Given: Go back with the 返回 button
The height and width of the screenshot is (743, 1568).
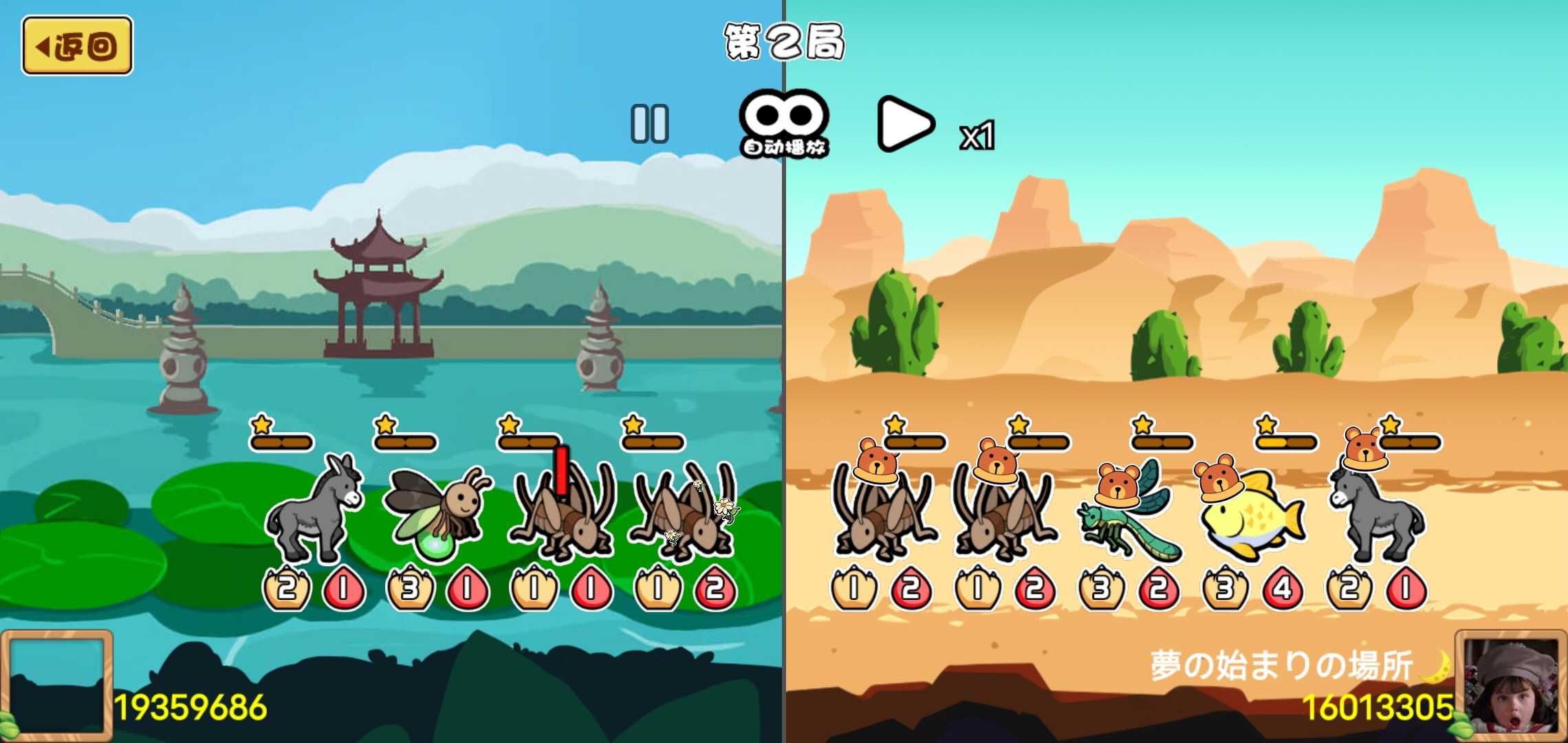Looking at the screenshot, I should (x=77, y=46).
